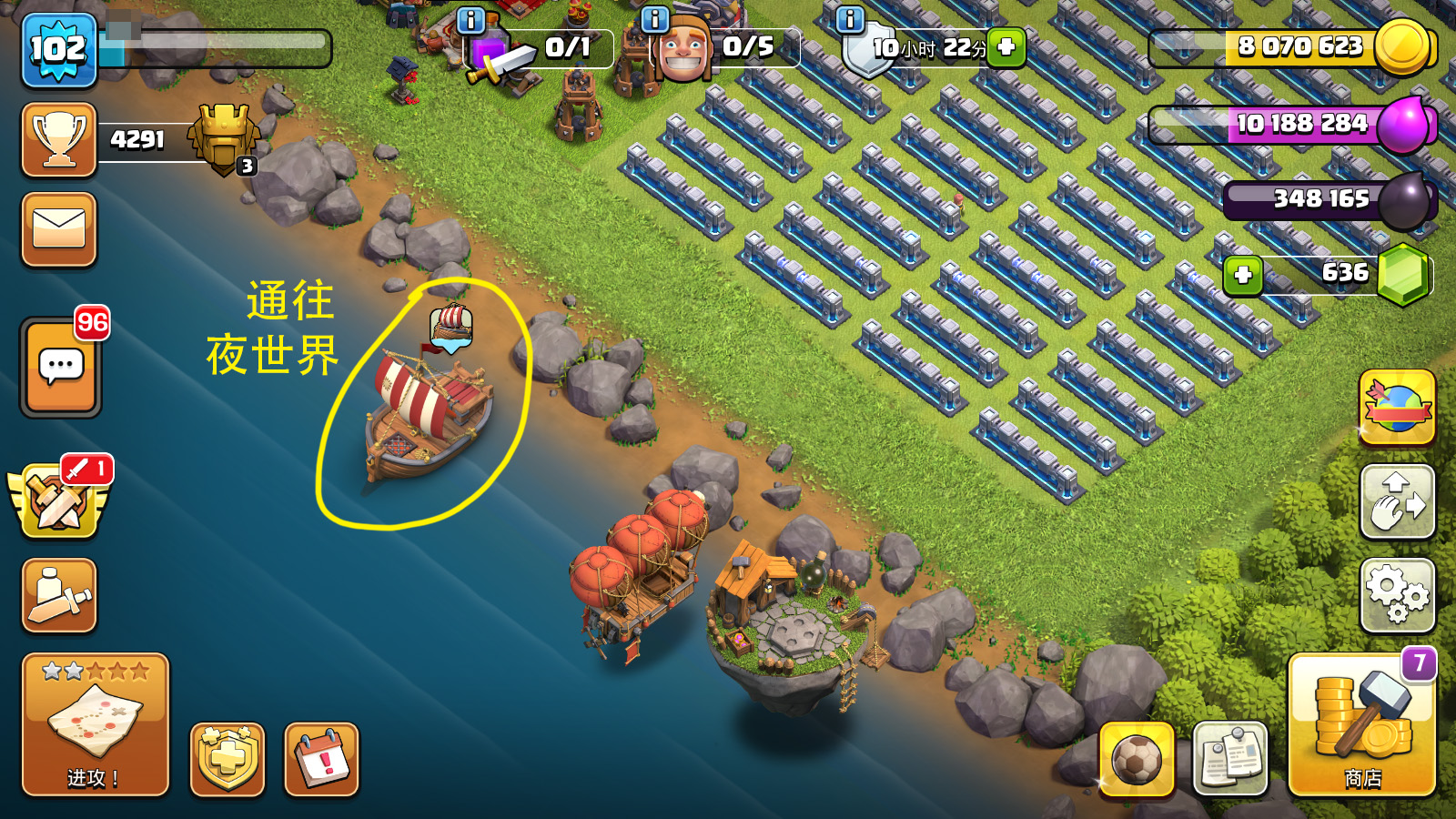Tap the green plus beside shield timer
The height and width of the screenshot is (819, 1456).
click(1006, 46)
